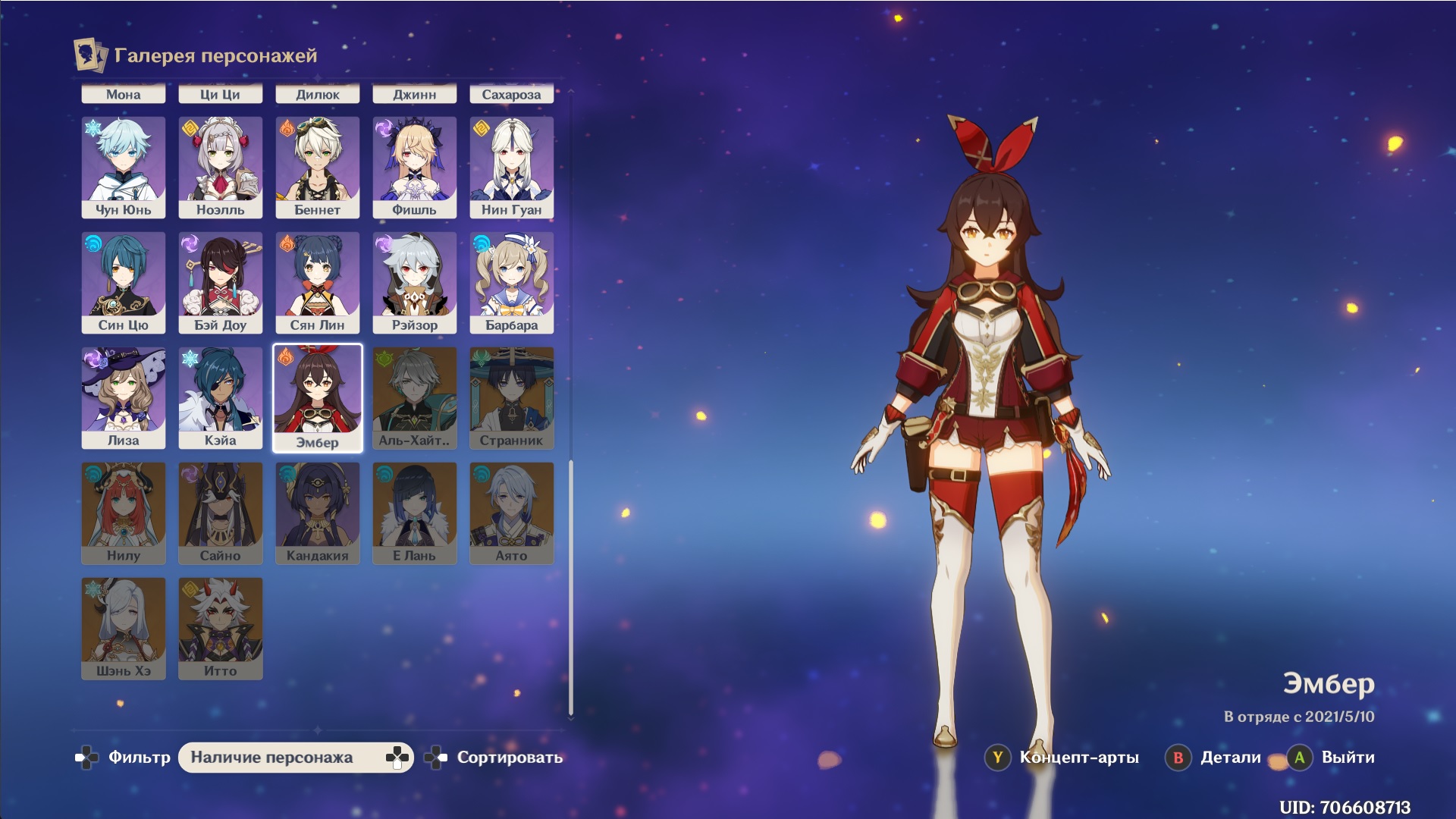Screen dimensions: 1456x819
Task: Choose the locked Странник portrait
Action: 512,398
